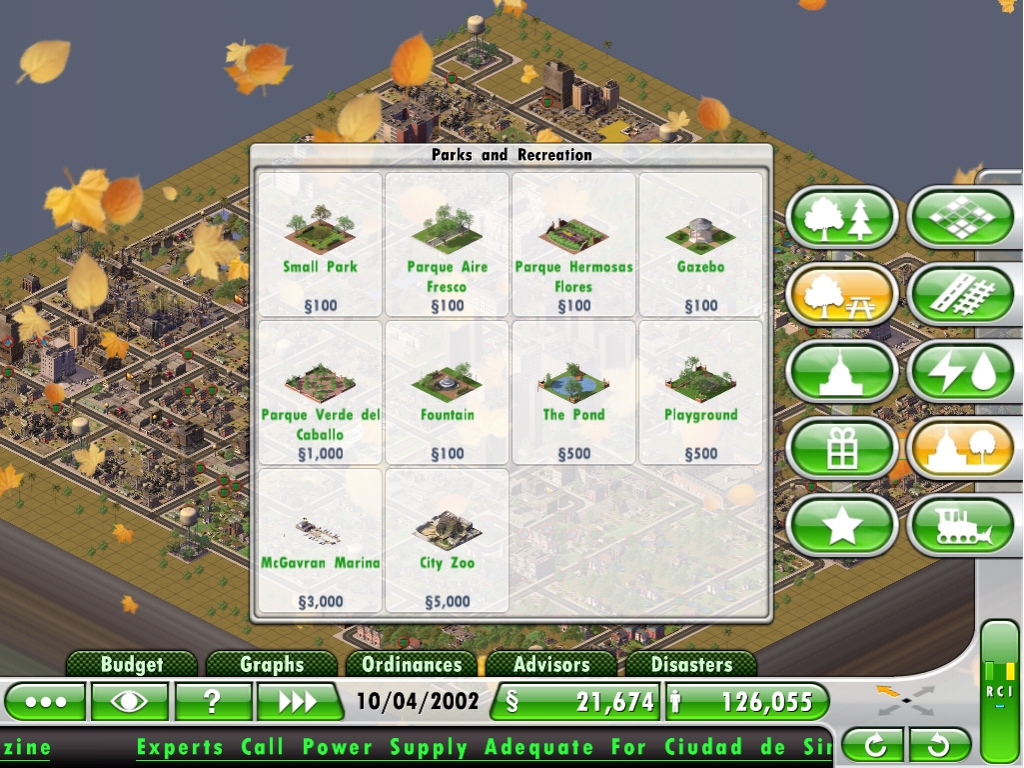Click the triple-arrow game speed button
This screenshot has width=1024, height=768.
pos(297,702)
